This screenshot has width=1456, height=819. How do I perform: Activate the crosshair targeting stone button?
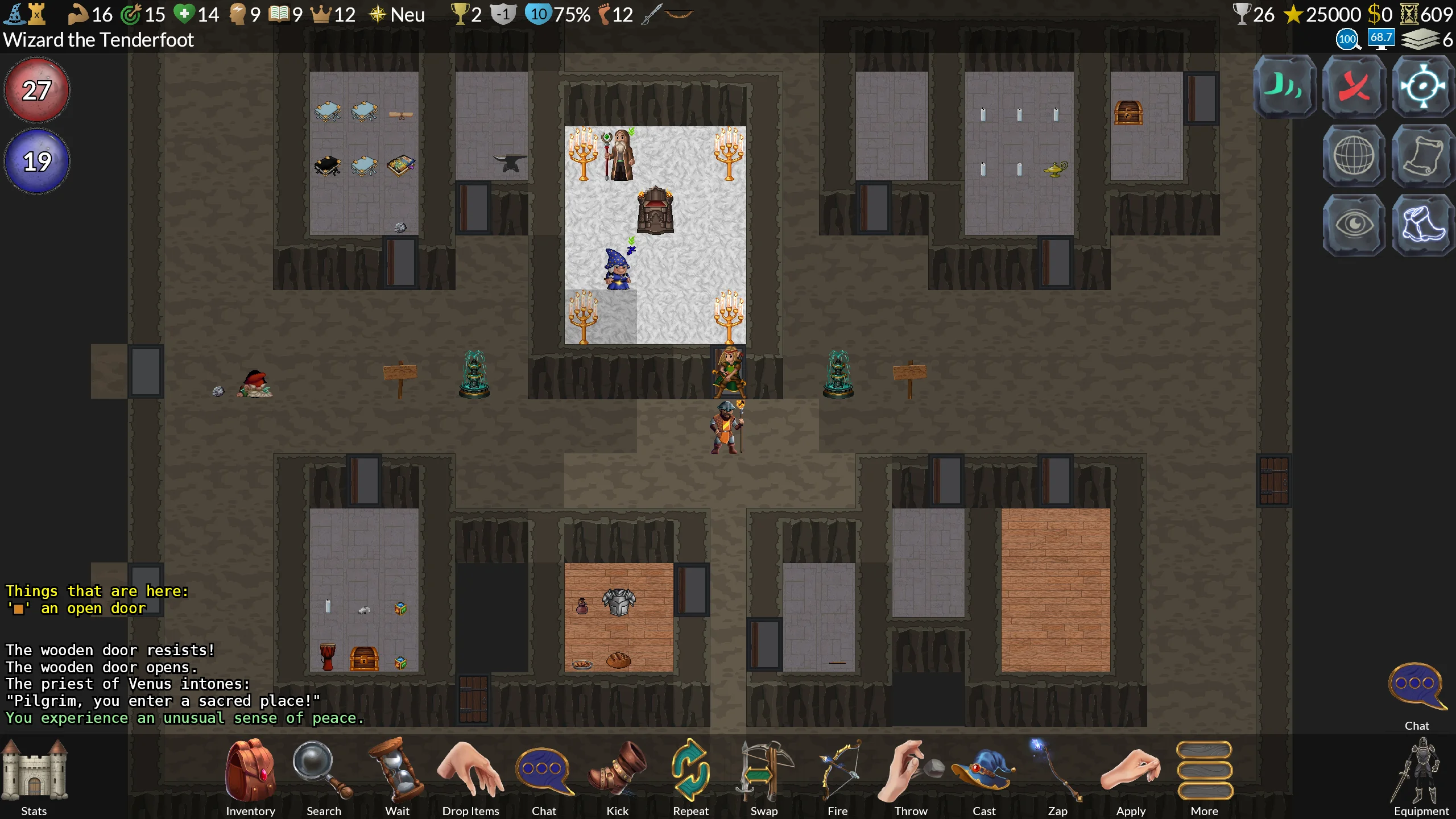(1423, 86)
